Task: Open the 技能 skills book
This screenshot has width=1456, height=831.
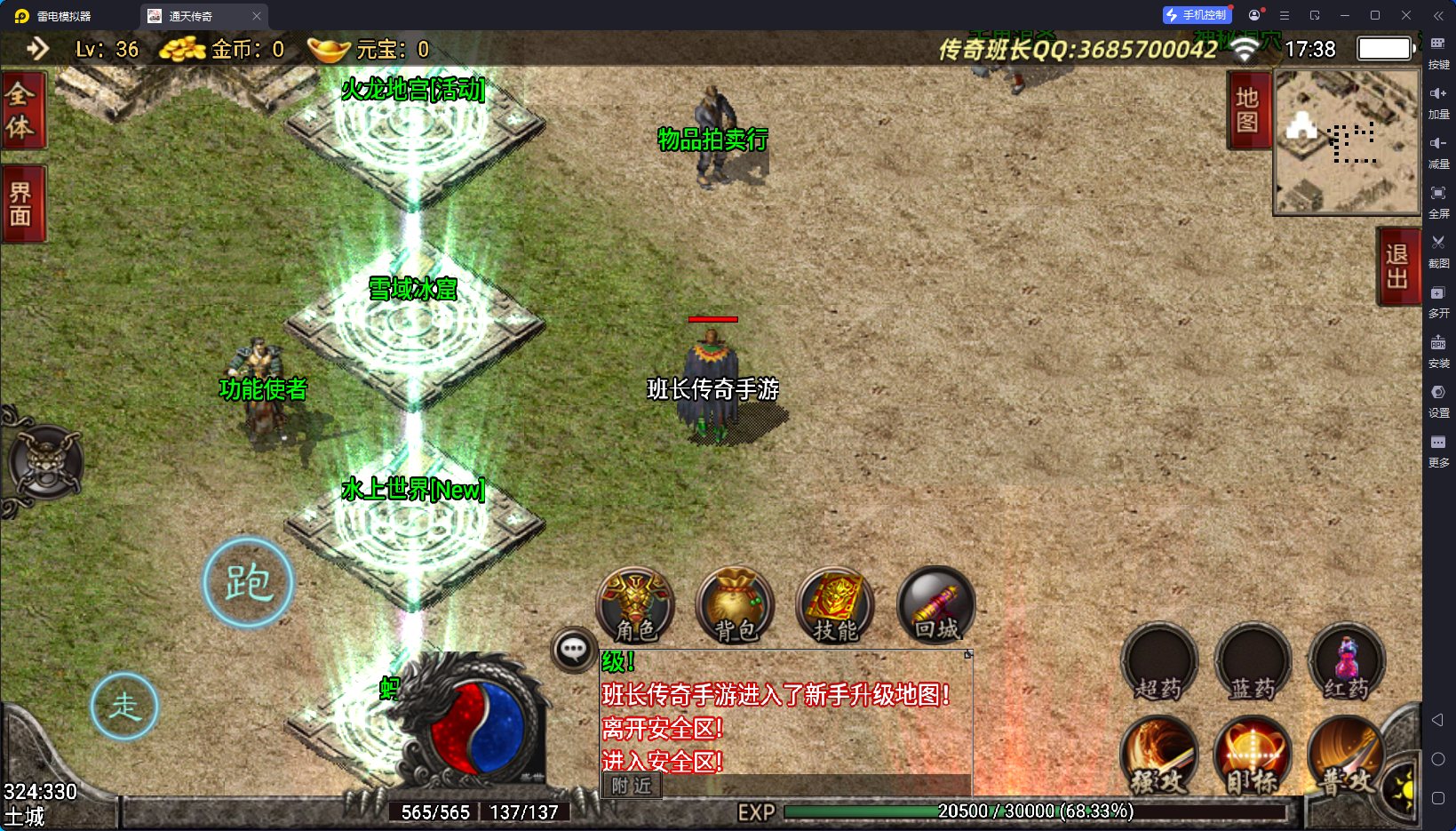Action: 835,606
